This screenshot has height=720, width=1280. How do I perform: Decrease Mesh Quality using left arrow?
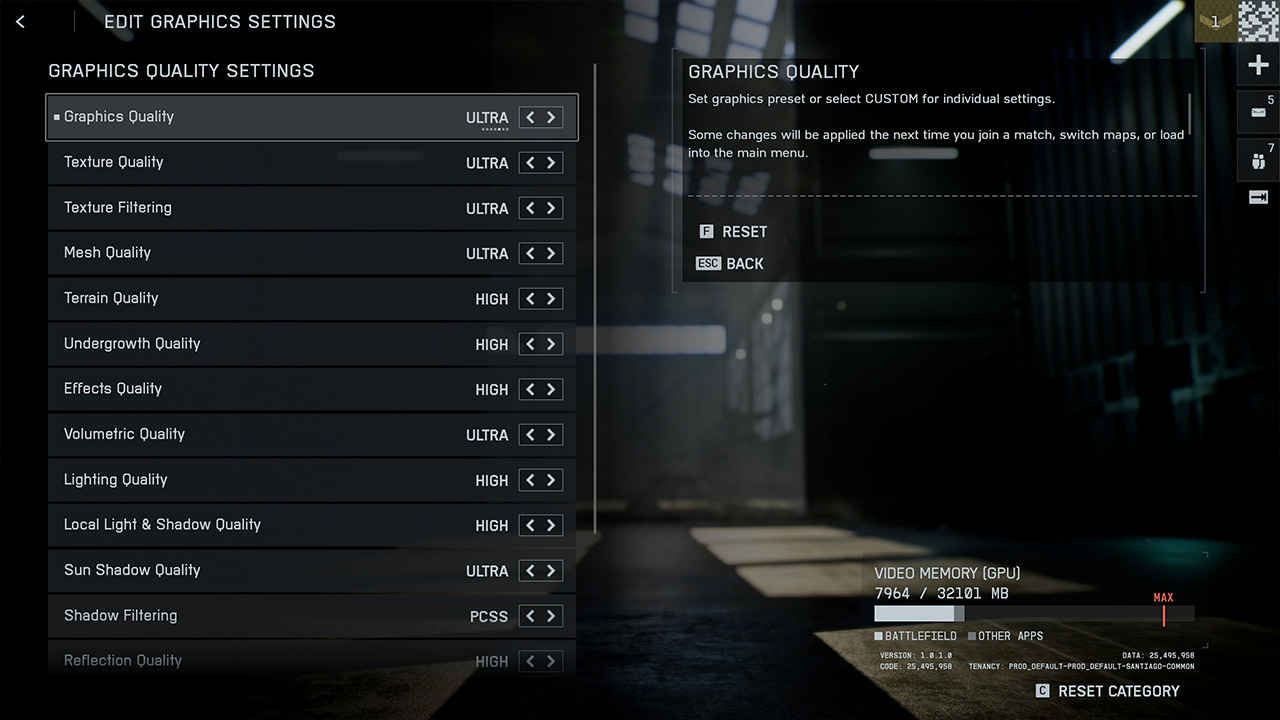530,254
